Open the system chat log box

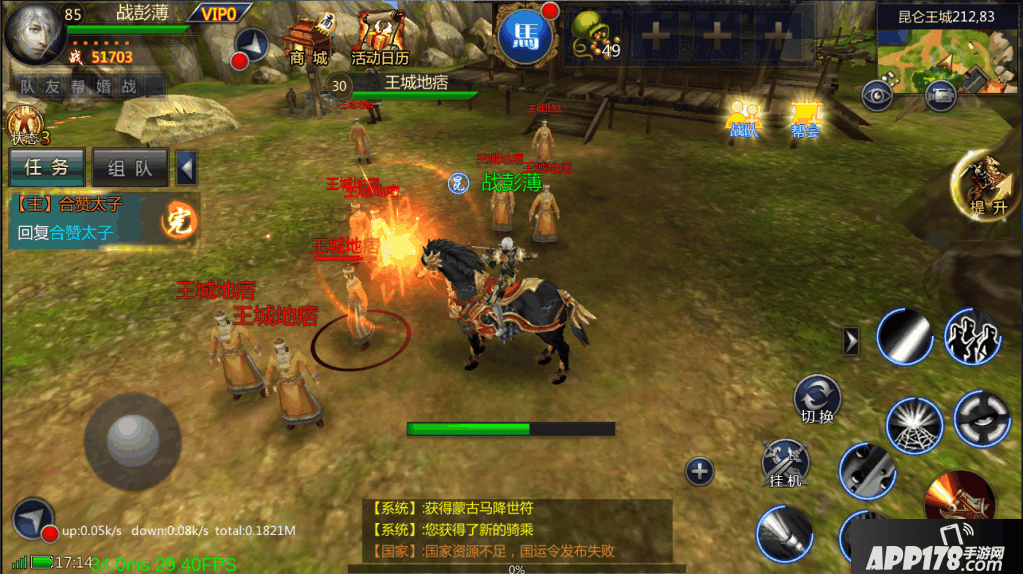pos(516,530)
